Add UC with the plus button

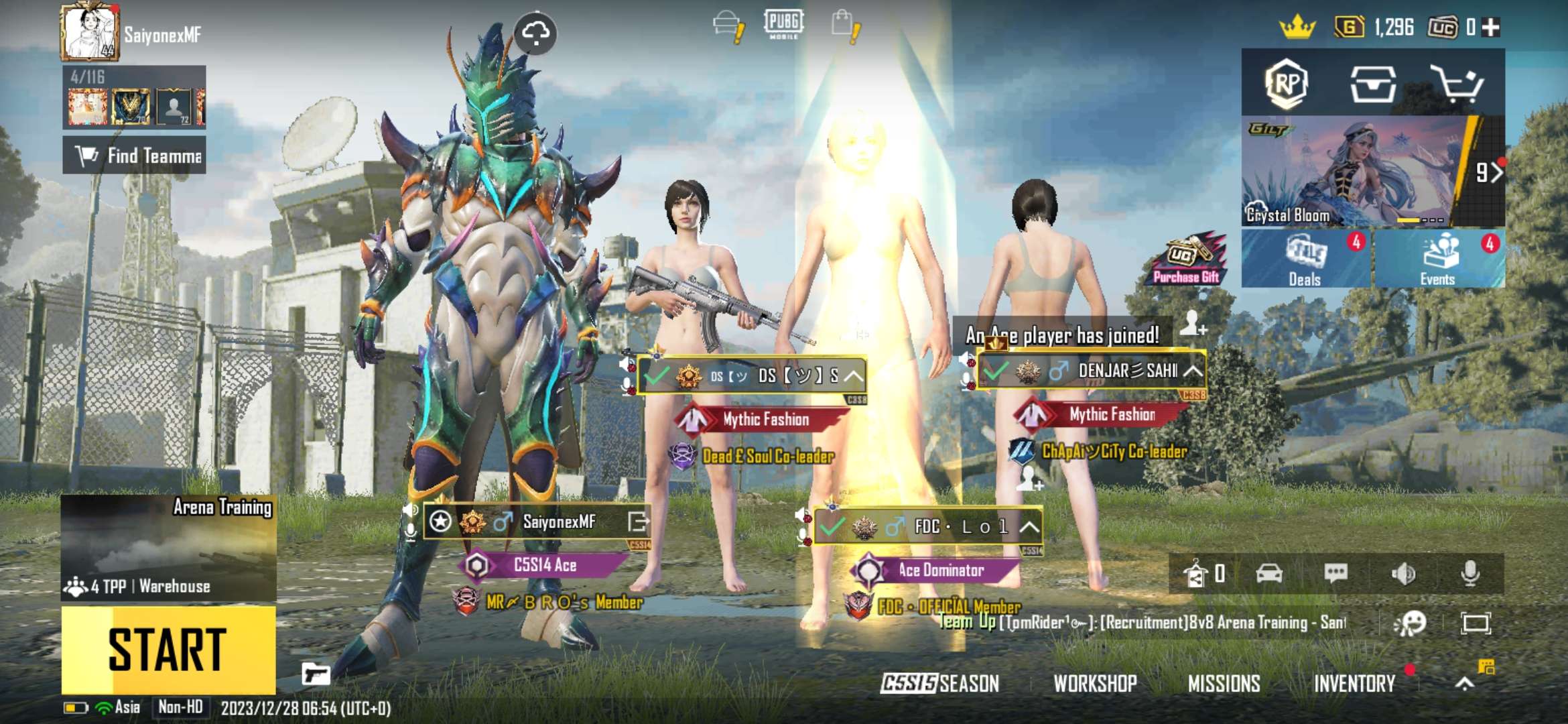click(1491, 27)
